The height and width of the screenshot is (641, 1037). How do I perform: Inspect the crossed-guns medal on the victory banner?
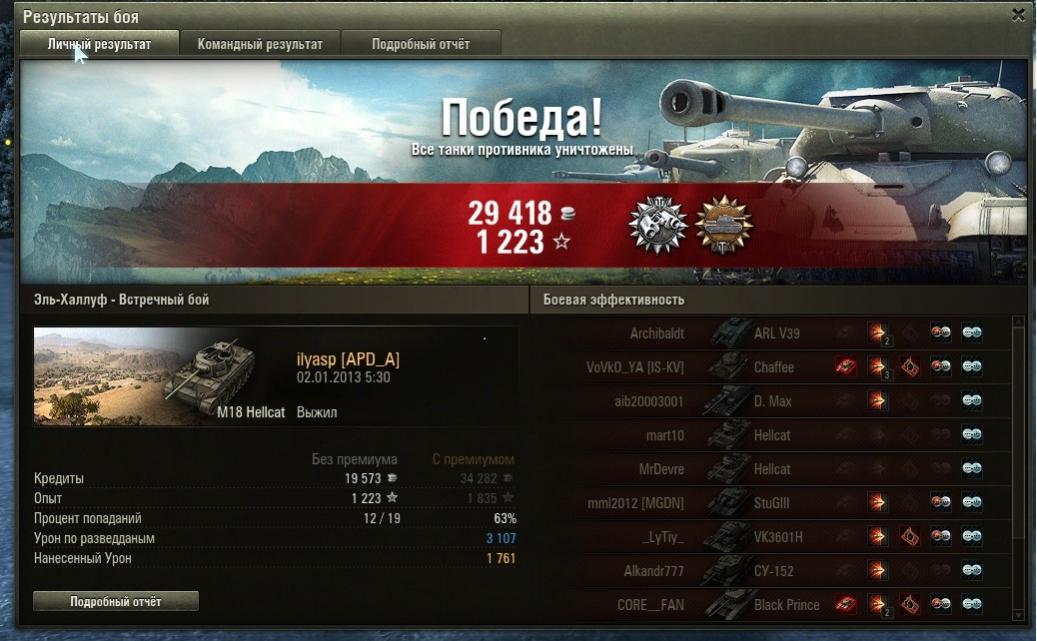pos(657,225)
